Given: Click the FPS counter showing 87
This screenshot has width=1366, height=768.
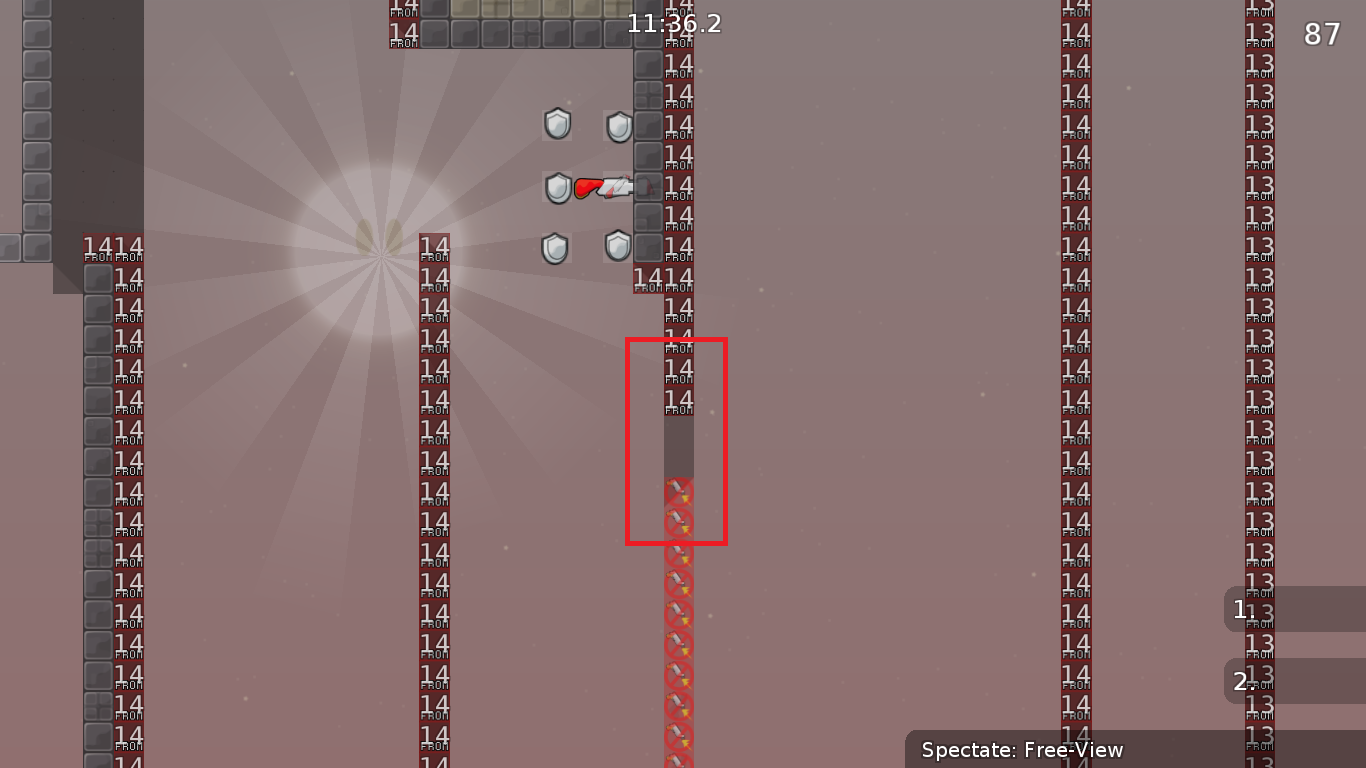Looking at the screenshot, I should point(1321,33).
